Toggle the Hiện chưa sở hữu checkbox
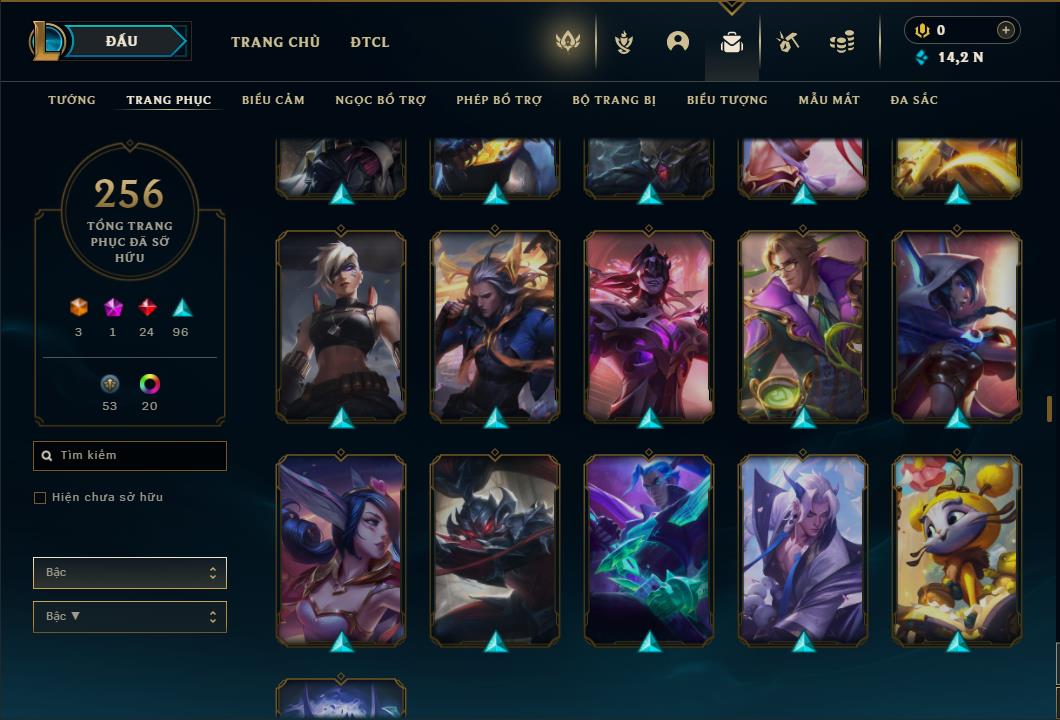The image size is (1060, 720). tap(40, 498)
